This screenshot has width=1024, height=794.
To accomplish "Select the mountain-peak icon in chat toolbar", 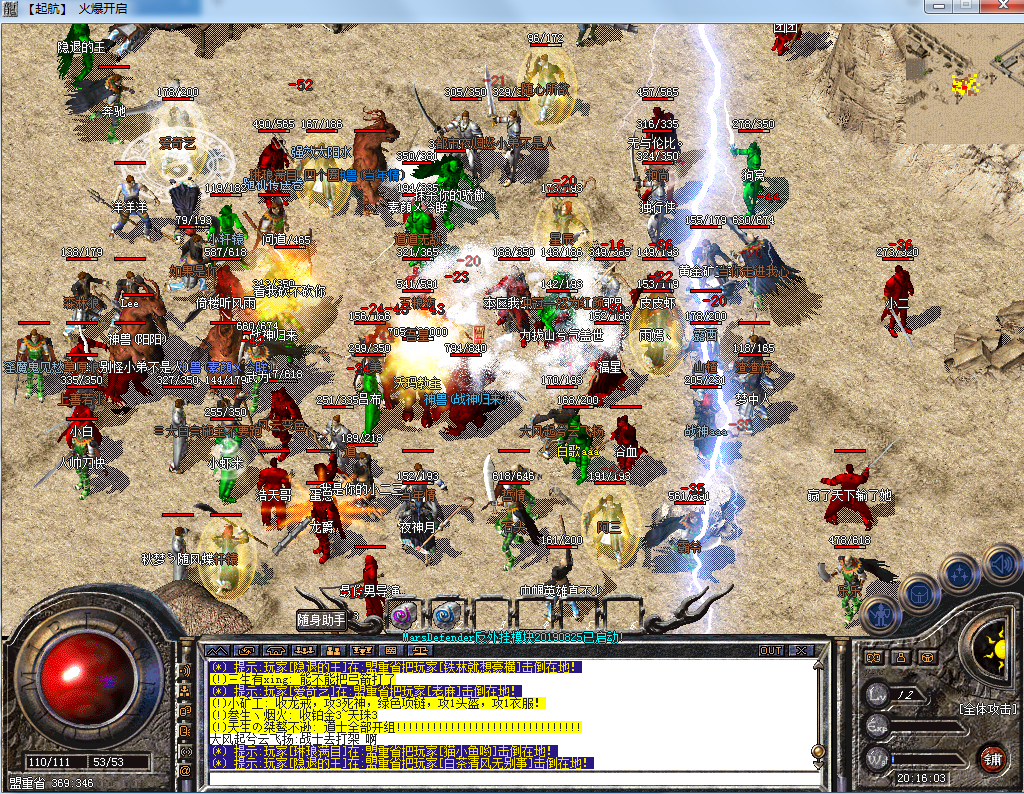I will point(218,651).
